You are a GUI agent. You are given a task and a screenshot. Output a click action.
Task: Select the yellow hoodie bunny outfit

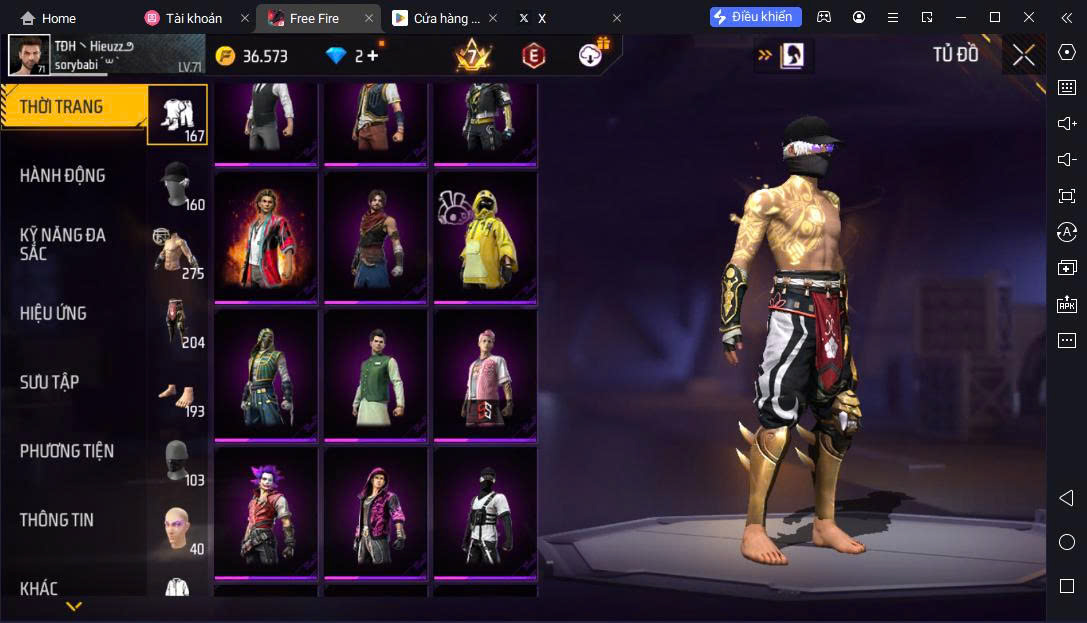[485, 238]
